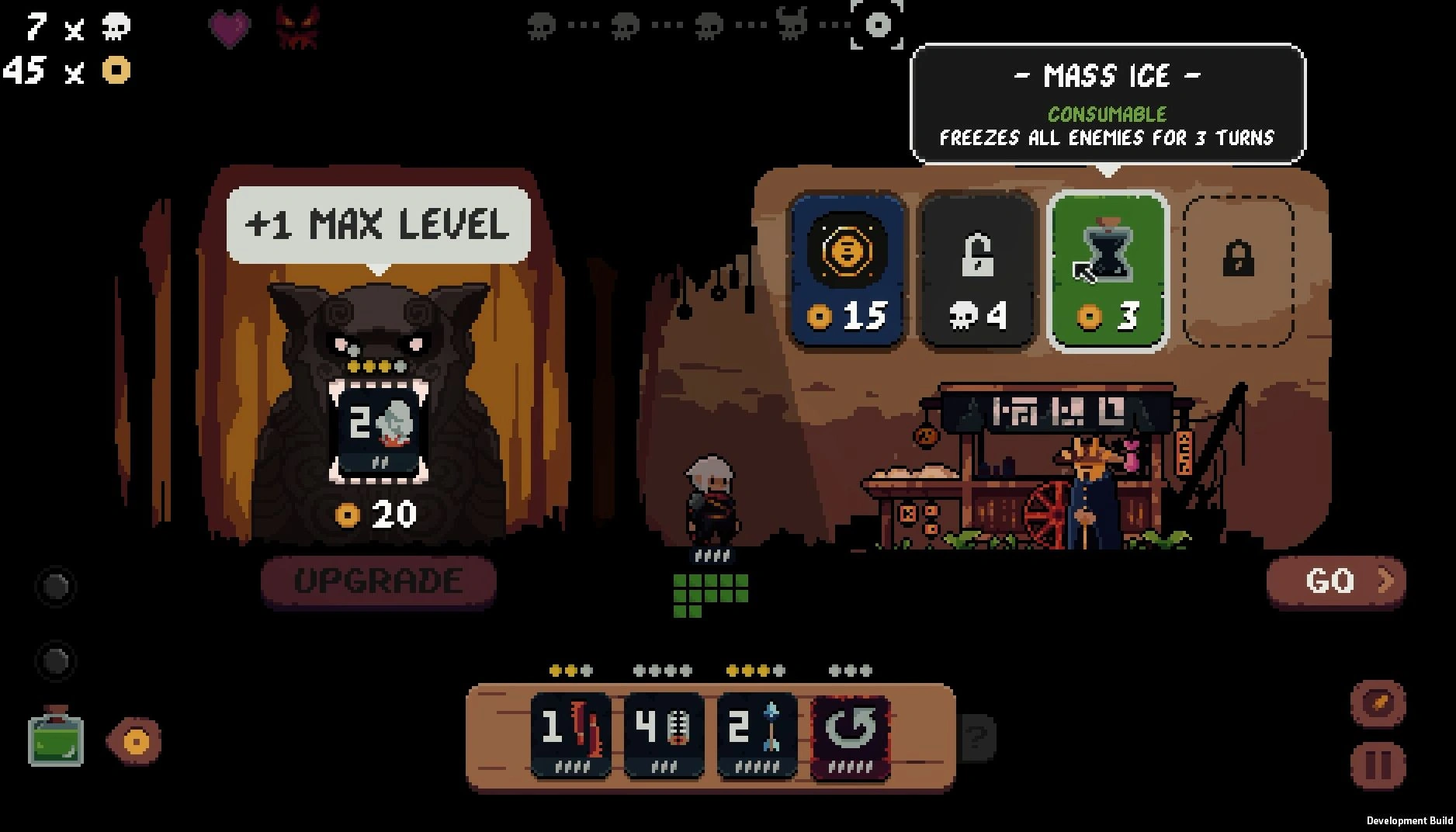This screenshot has height=832, width=1456.
Task: Open the compass map button
Action: (1378, 703)
